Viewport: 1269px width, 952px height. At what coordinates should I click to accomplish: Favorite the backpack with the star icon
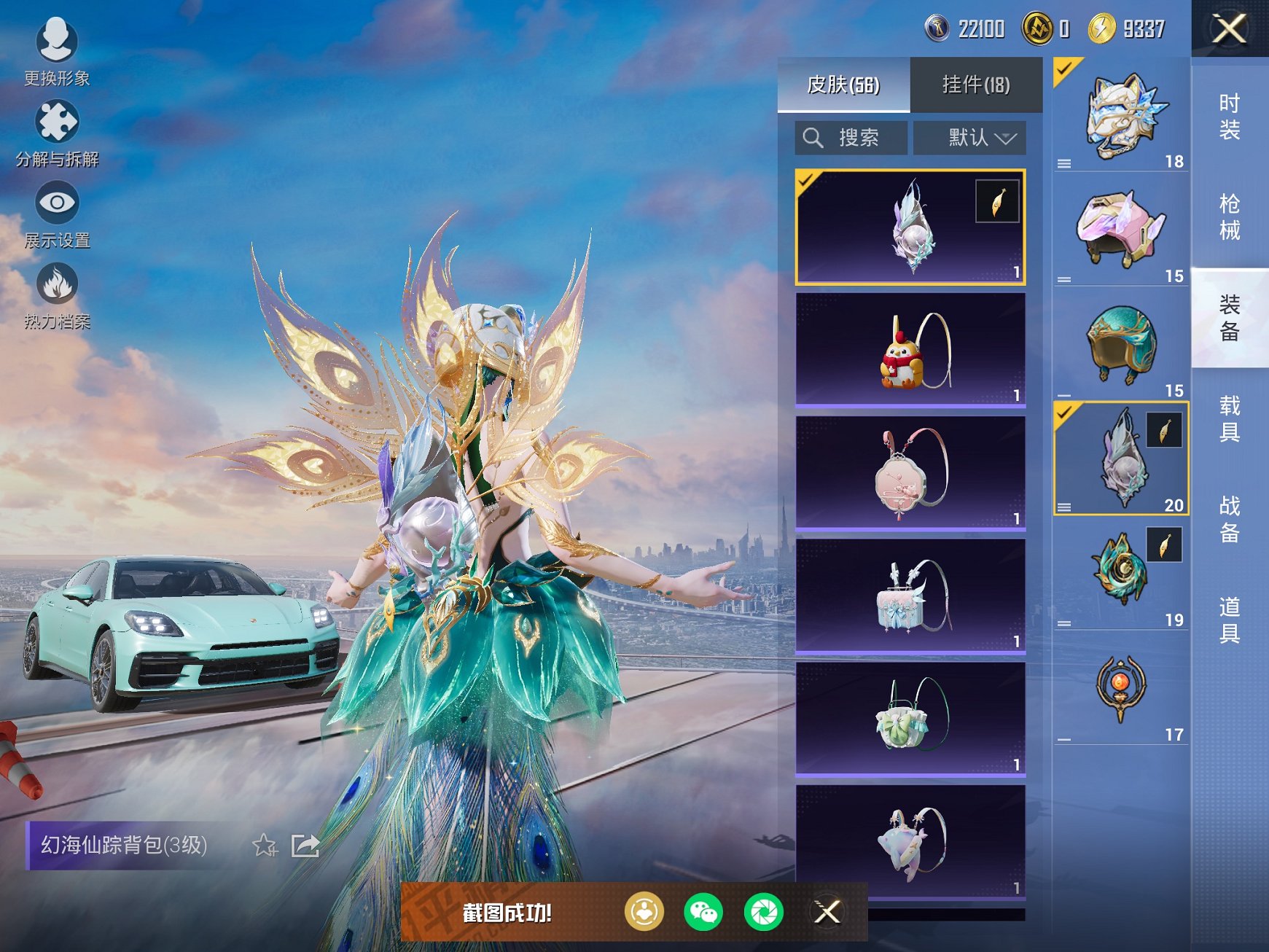click(265, 846)
